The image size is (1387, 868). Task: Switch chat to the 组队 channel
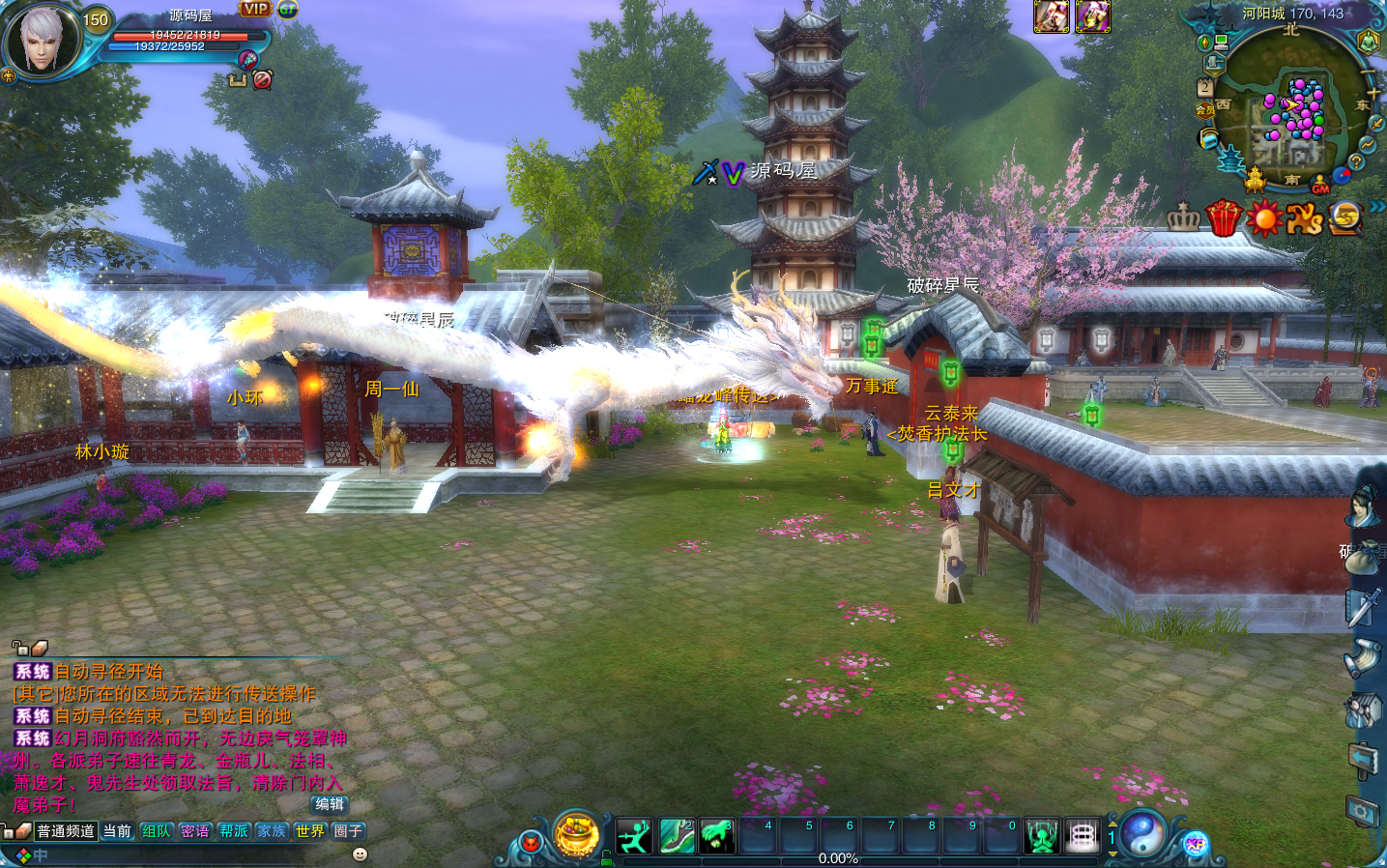tap(156, 830)
